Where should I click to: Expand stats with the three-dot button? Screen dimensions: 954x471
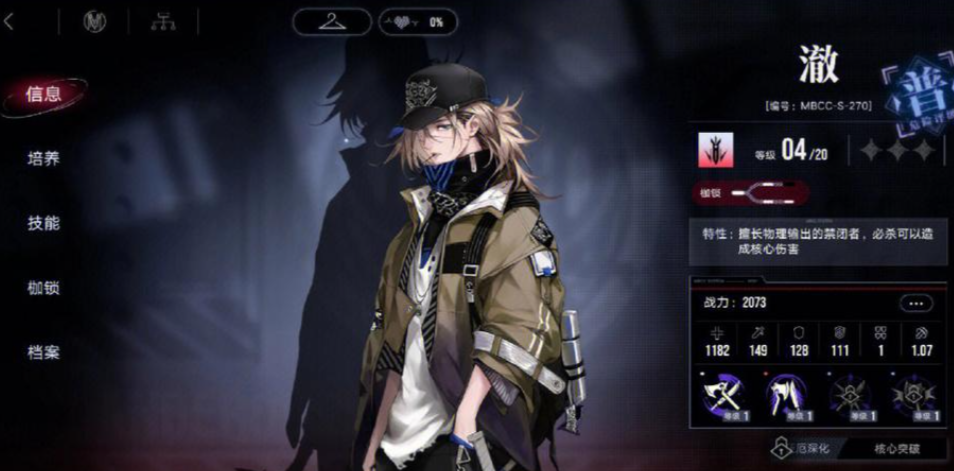click(x=915, y=303)
